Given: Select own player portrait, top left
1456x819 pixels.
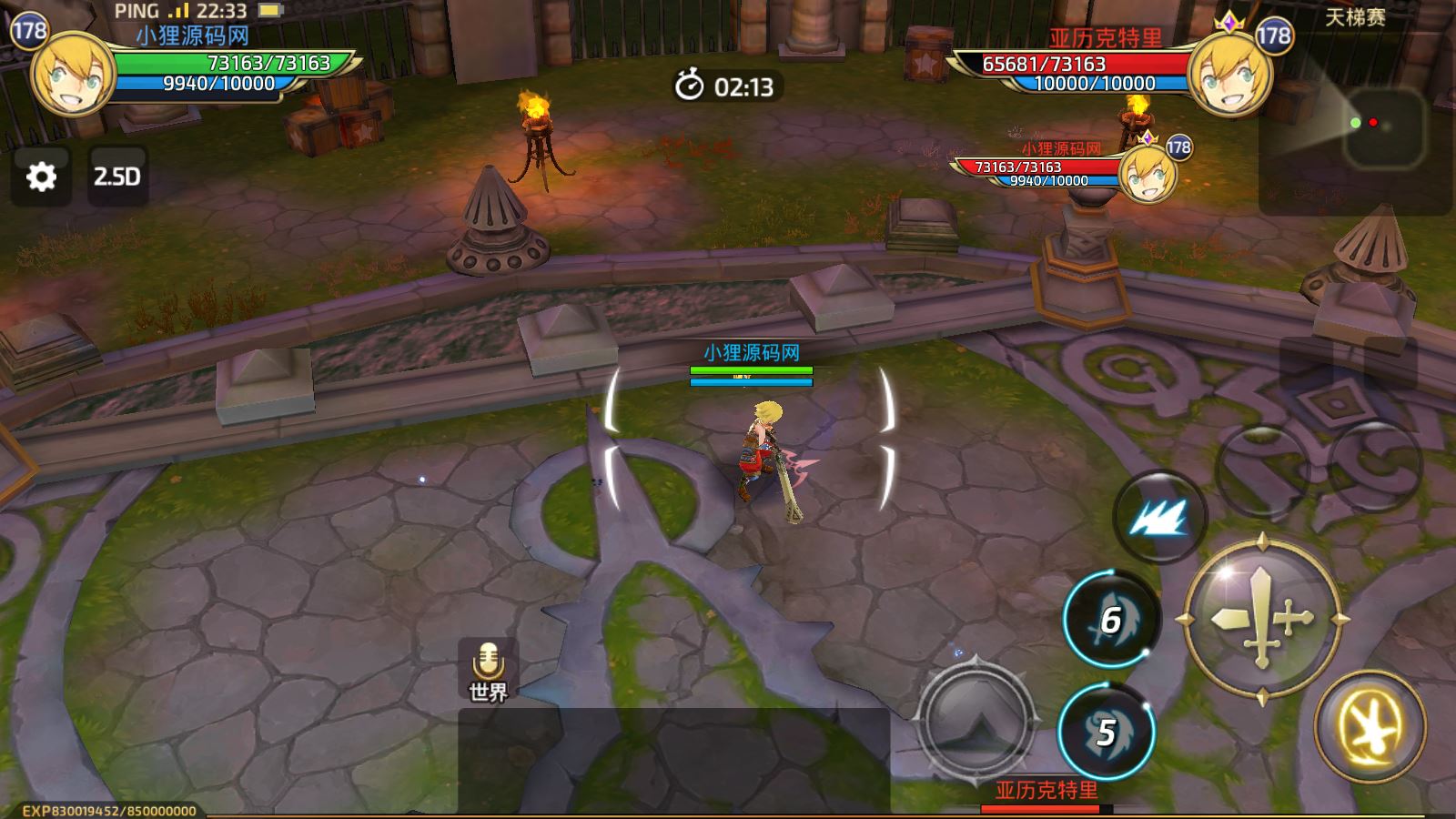Looking at the screenshot, I should click(73, 75).
